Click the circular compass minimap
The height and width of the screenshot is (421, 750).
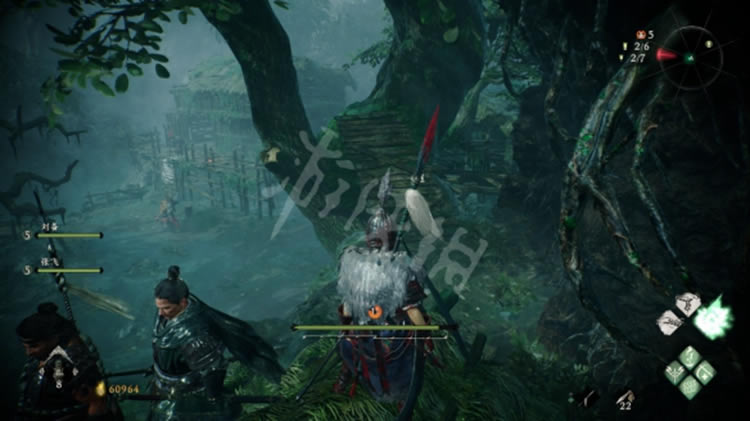click(690, 55)
